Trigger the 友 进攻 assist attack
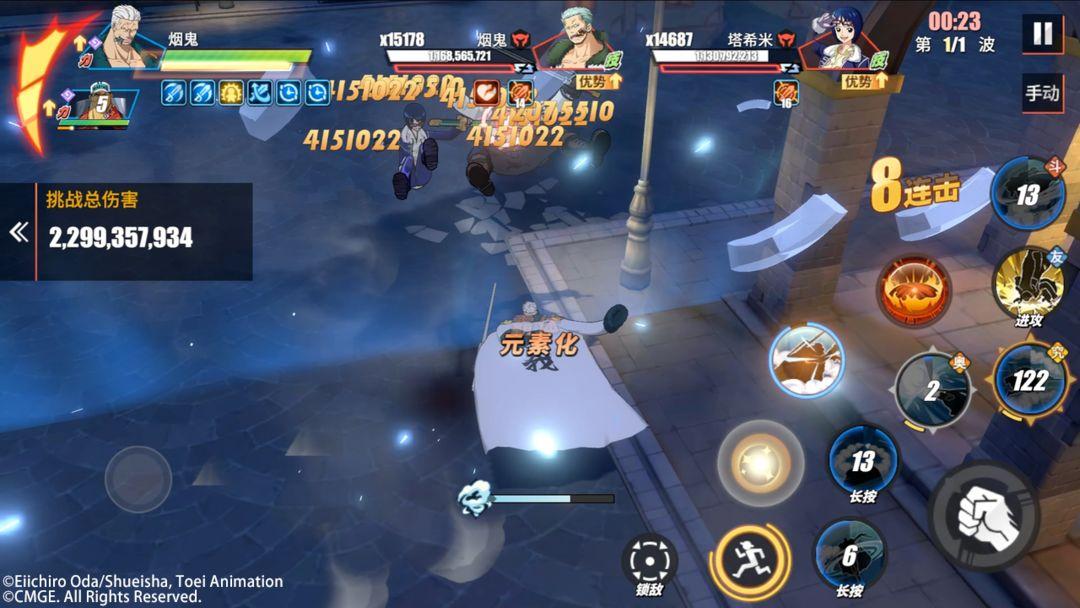The image size is (1080, 608). click(x=1028, y=285)
